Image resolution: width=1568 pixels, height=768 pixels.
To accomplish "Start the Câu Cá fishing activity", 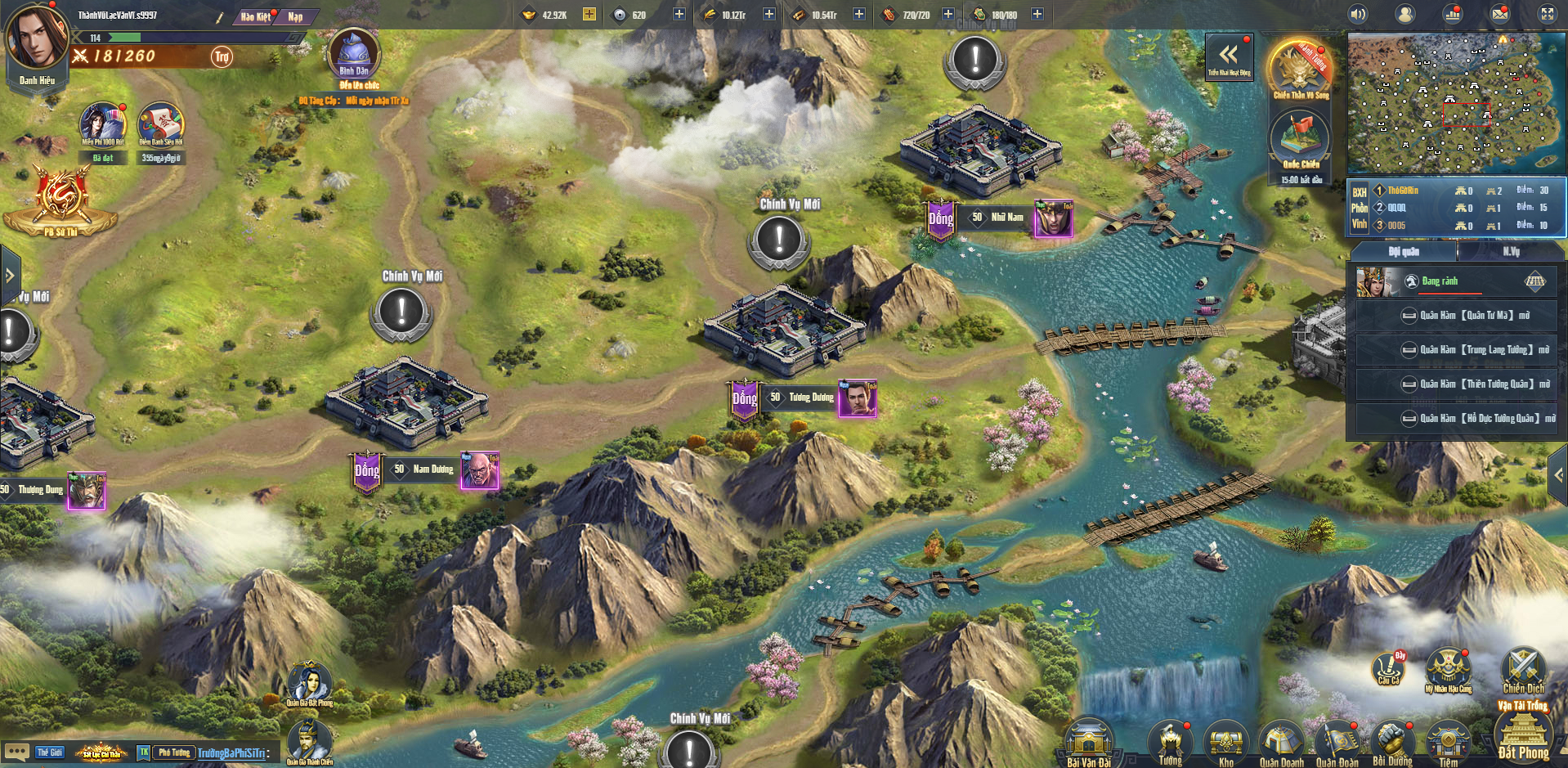I will click(1388, 669).
